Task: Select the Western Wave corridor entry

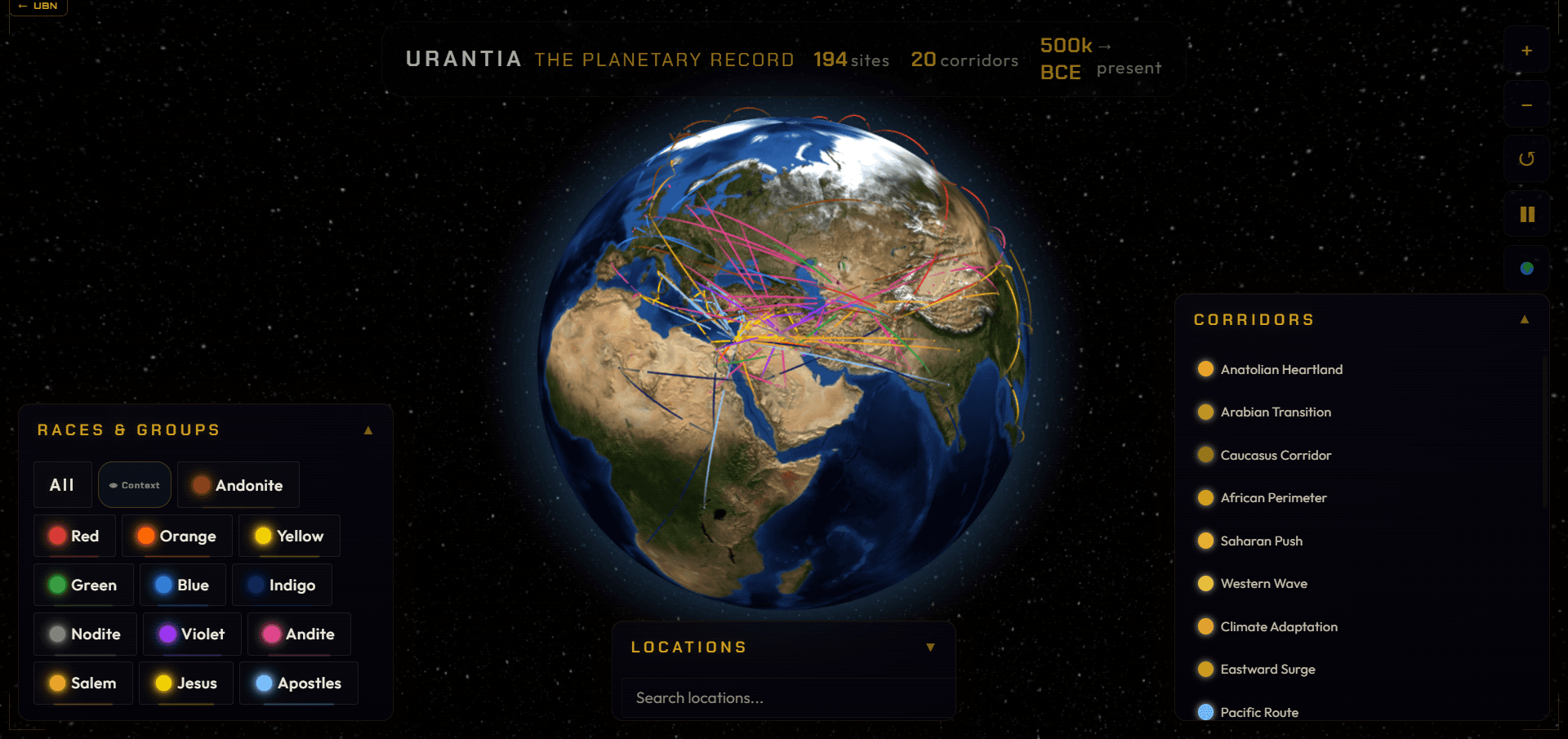Action: click(x=1263, y=583)
